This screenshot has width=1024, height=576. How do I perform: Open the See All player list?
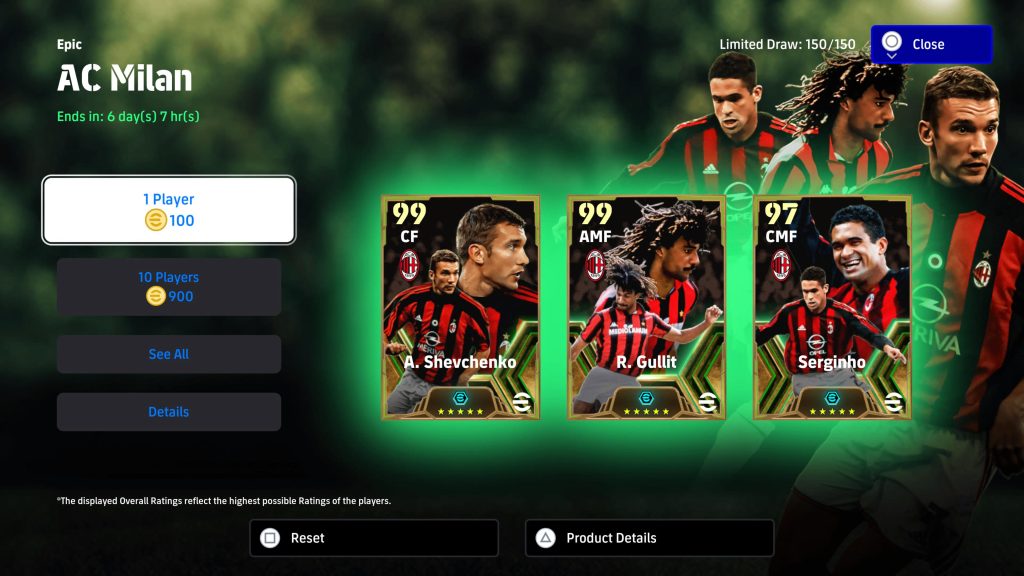(x=168, y=354)
